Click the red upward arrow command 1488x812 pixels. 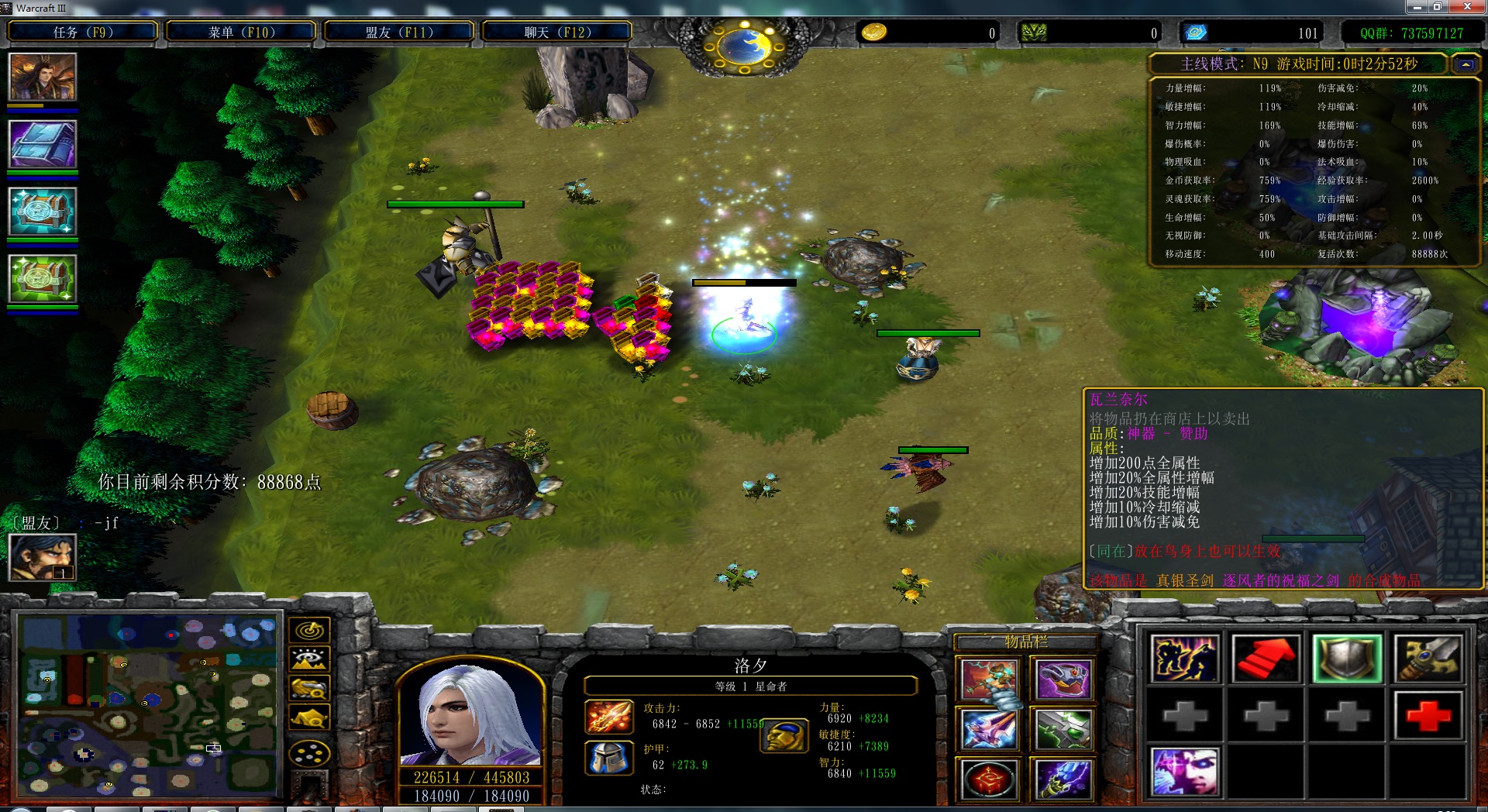pyautogui.click(x=1266, y=659)
